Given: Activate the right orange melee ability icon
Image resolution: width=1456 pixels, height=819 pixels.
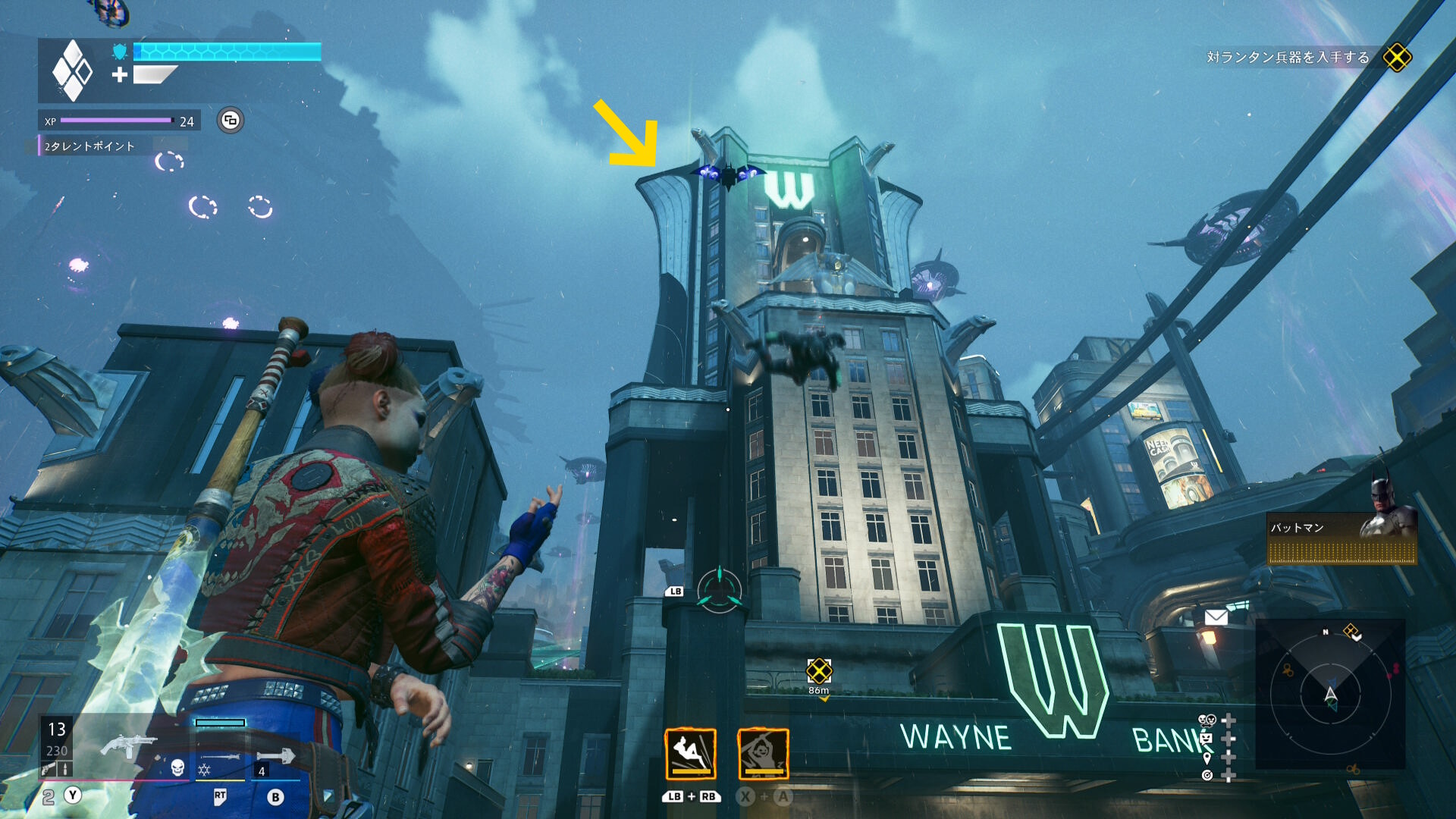Looking at the screenshot, I should pos(763,754).
